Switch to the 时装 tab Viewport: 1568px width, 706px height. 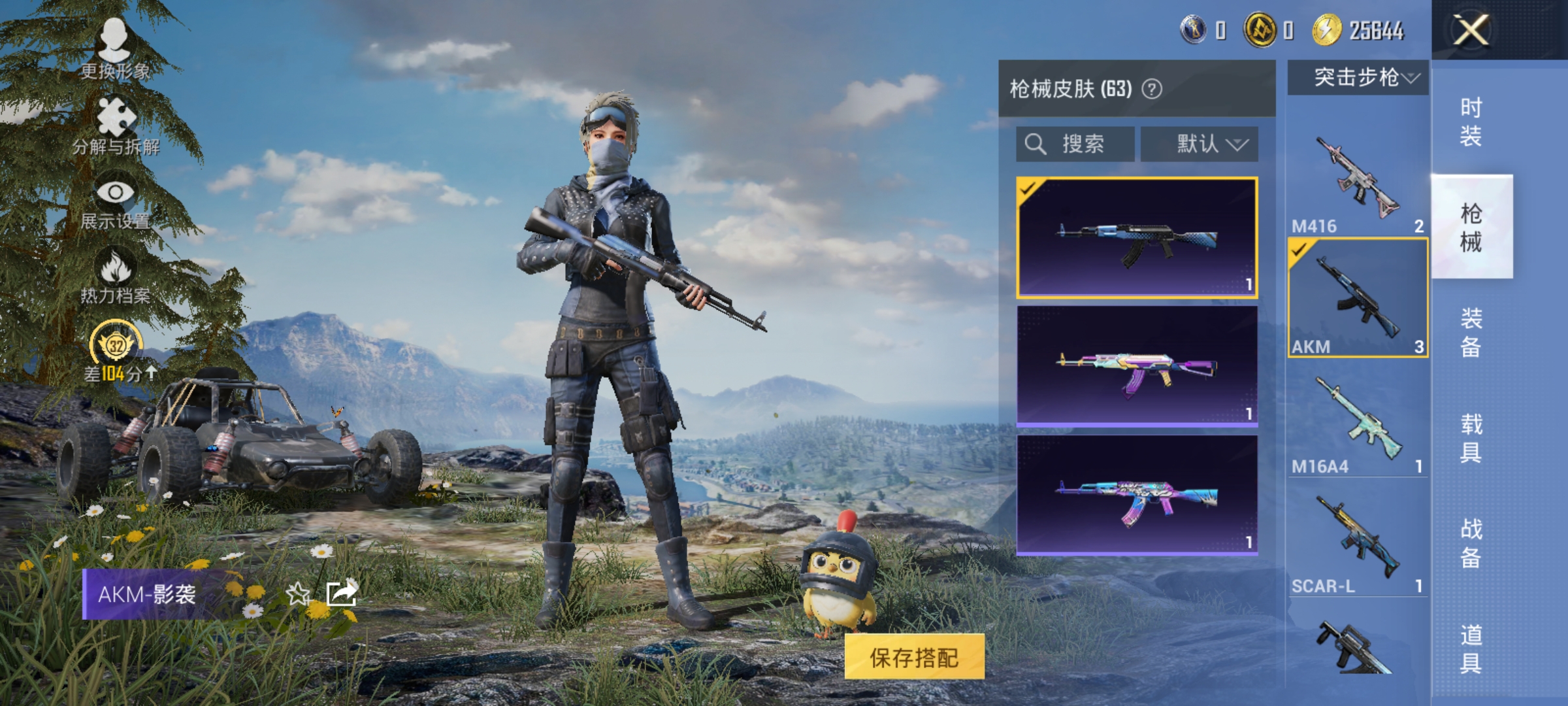pyautogui.click(x=1474, y=121)
